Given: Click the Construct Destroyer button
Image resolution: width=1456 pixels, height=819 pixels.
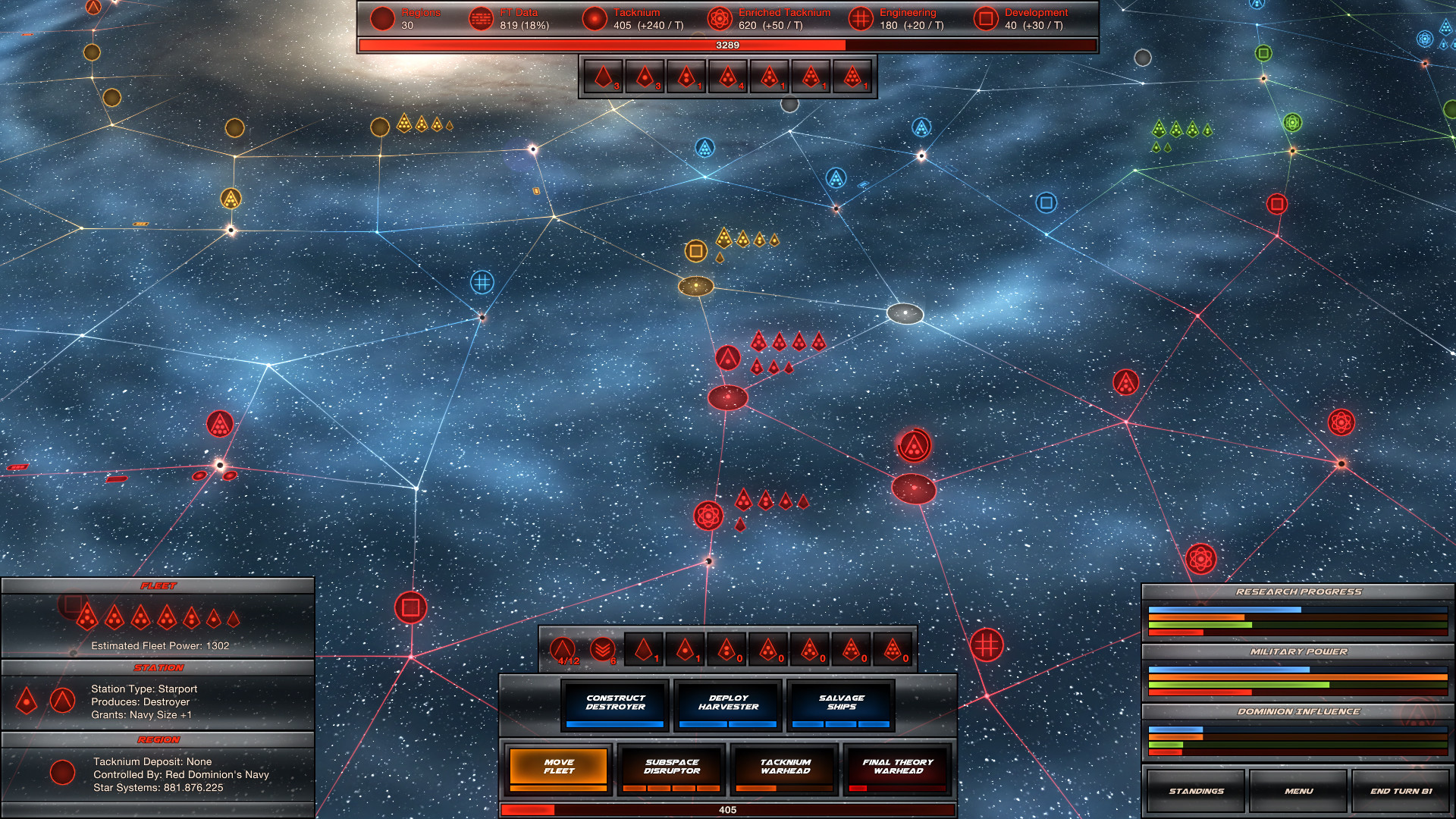Looking at the screenshot, I should click(616, 704).
